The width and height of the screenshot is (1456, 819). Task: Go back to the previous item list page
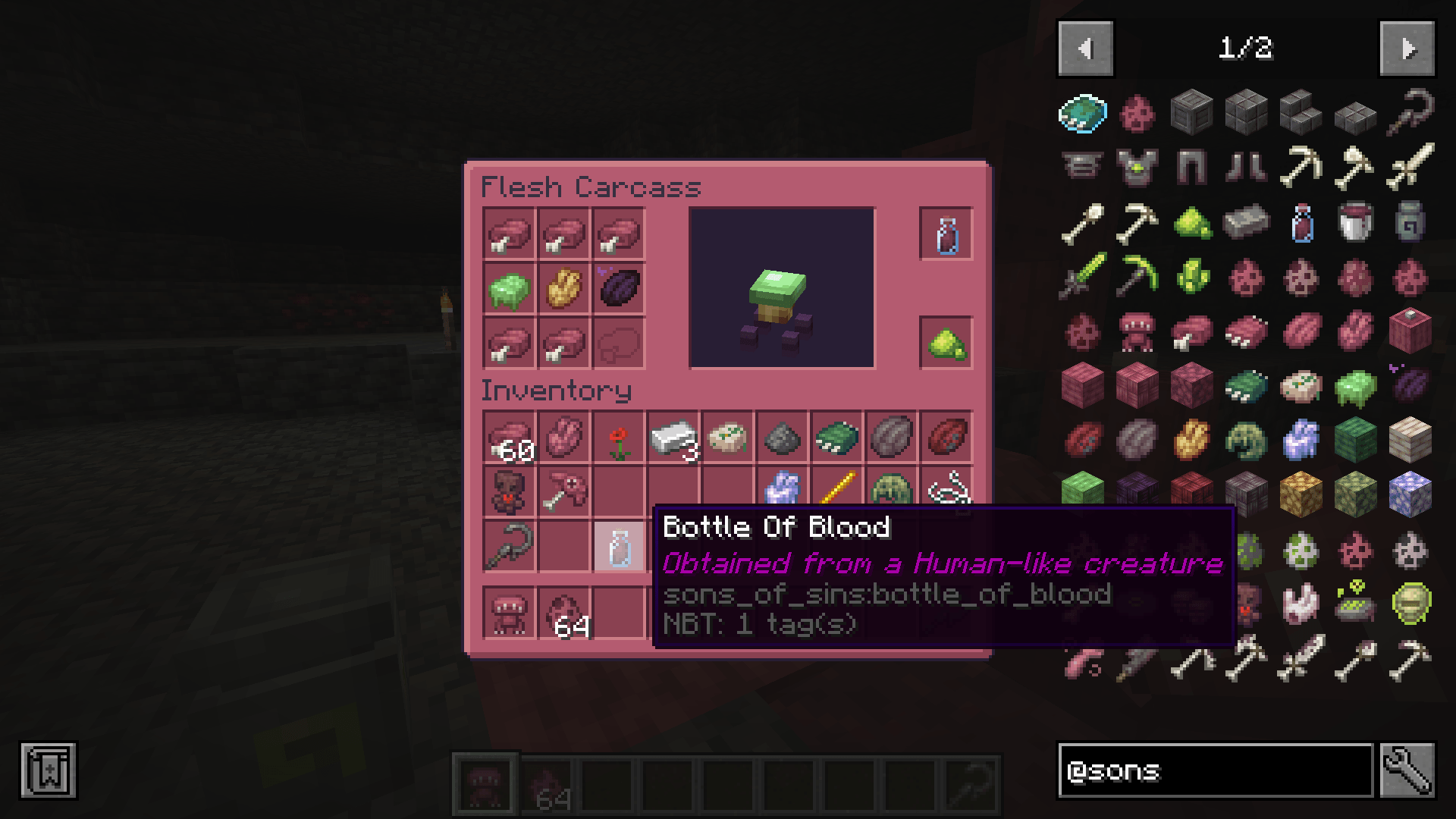click(1084, 49)
